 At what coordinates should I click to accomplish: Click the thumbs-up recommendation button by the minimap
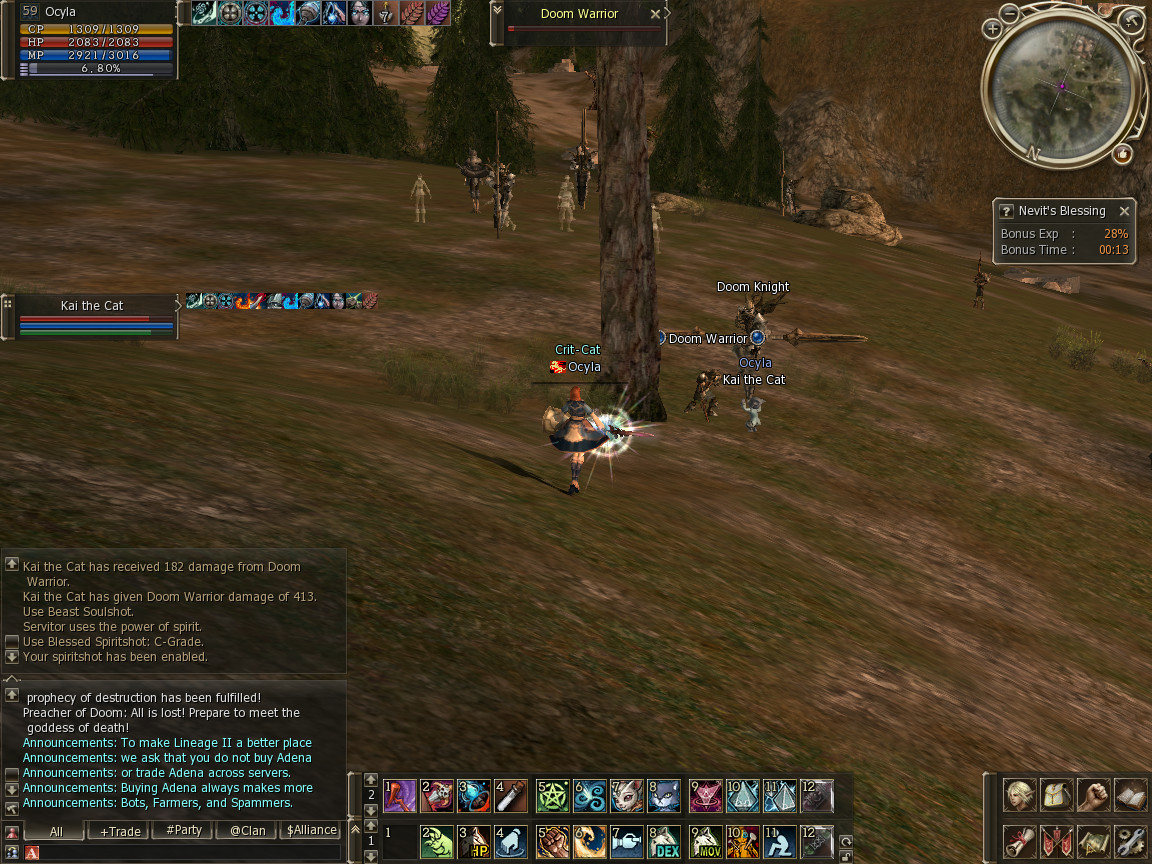[x=1122, y=154]
